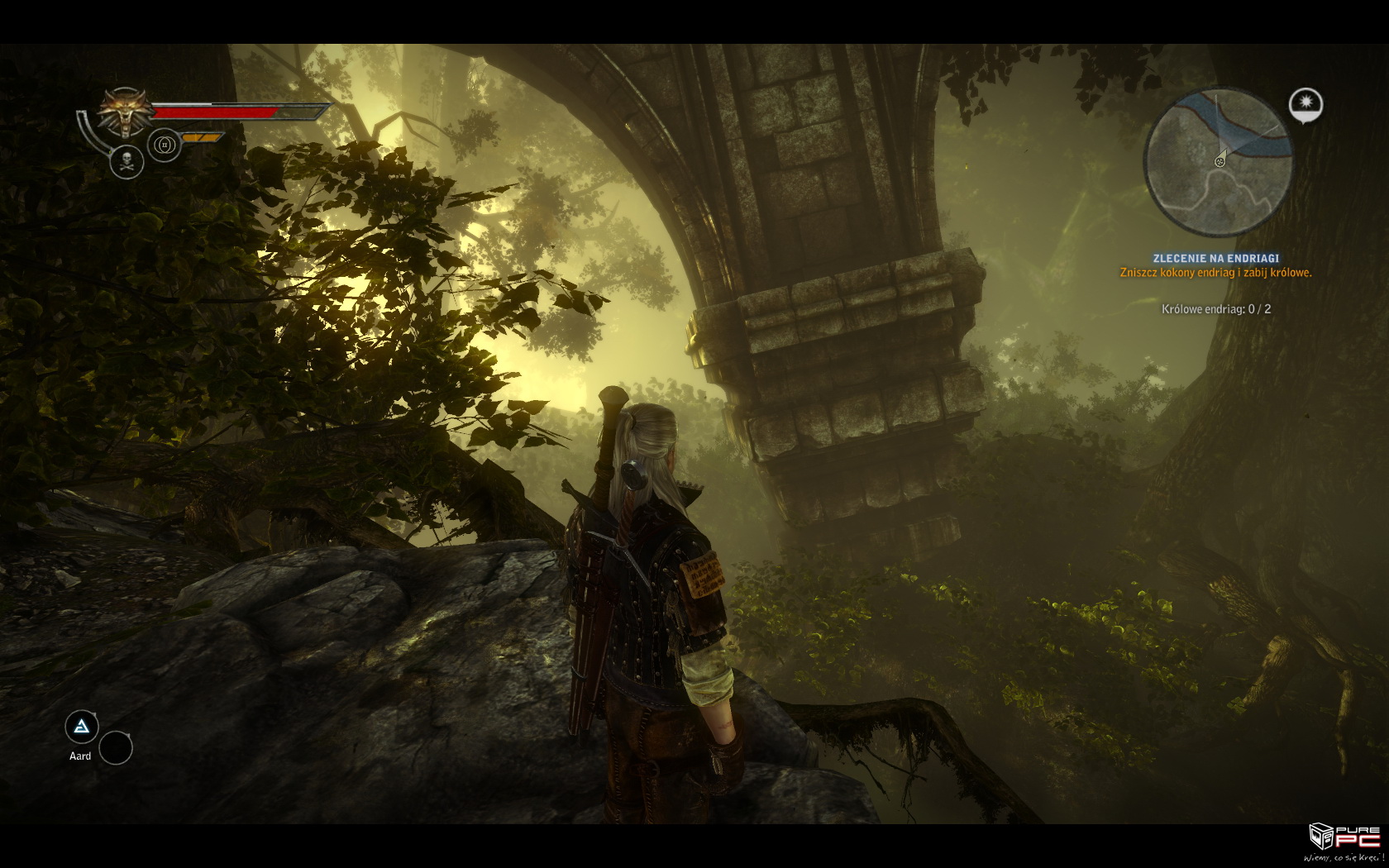Viewport: 1389px width, 868px height.
Task: Click the PurePC watermark logo
Action: point(1344,843)
